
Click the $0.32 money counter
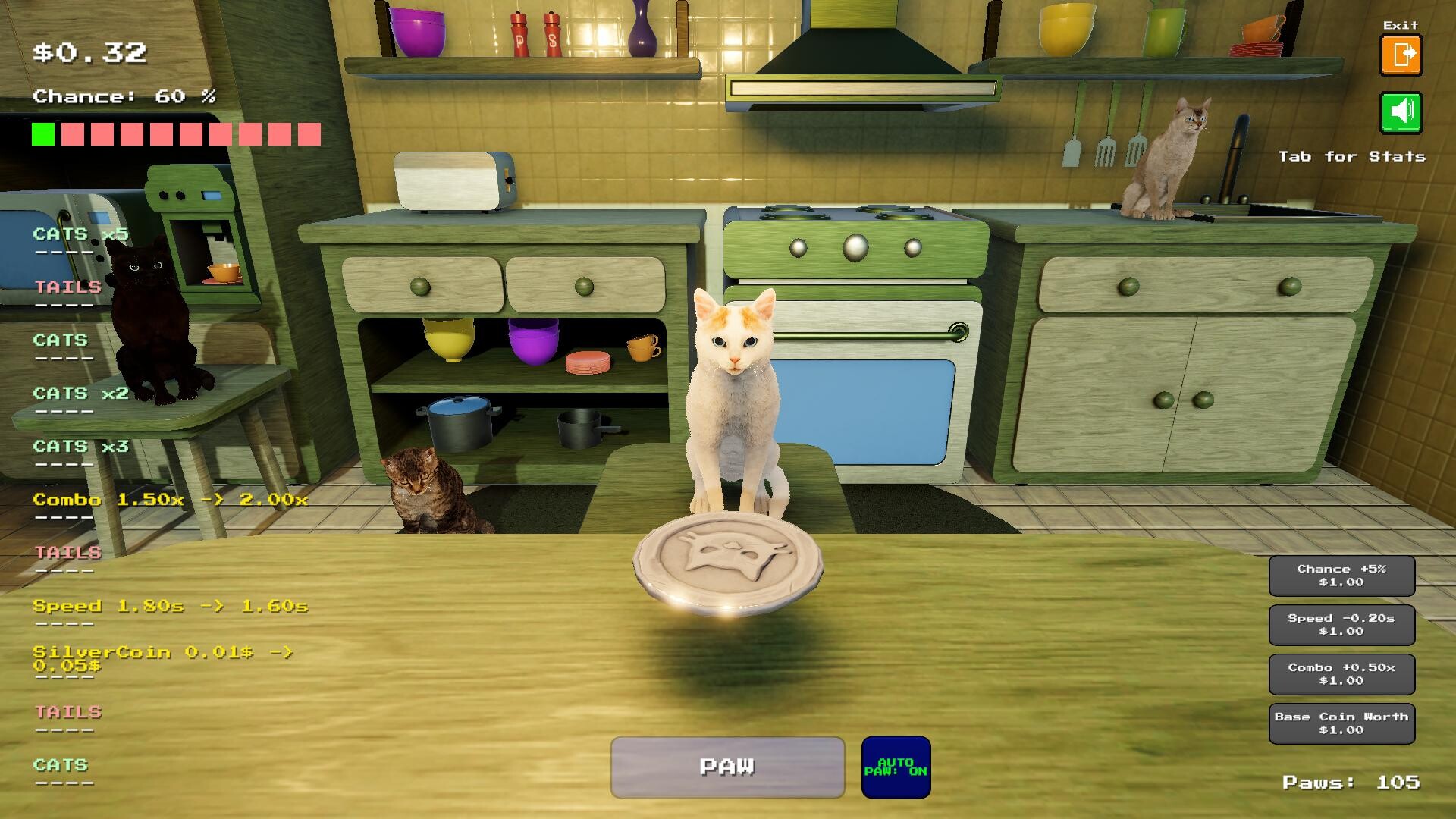(90, 53)
